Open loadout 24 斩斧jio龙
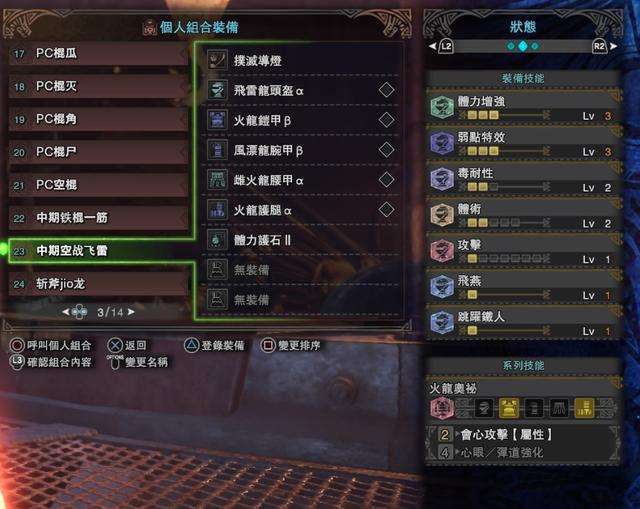Image resolution: width=640 pixels, height=509 pixels. 100,284
